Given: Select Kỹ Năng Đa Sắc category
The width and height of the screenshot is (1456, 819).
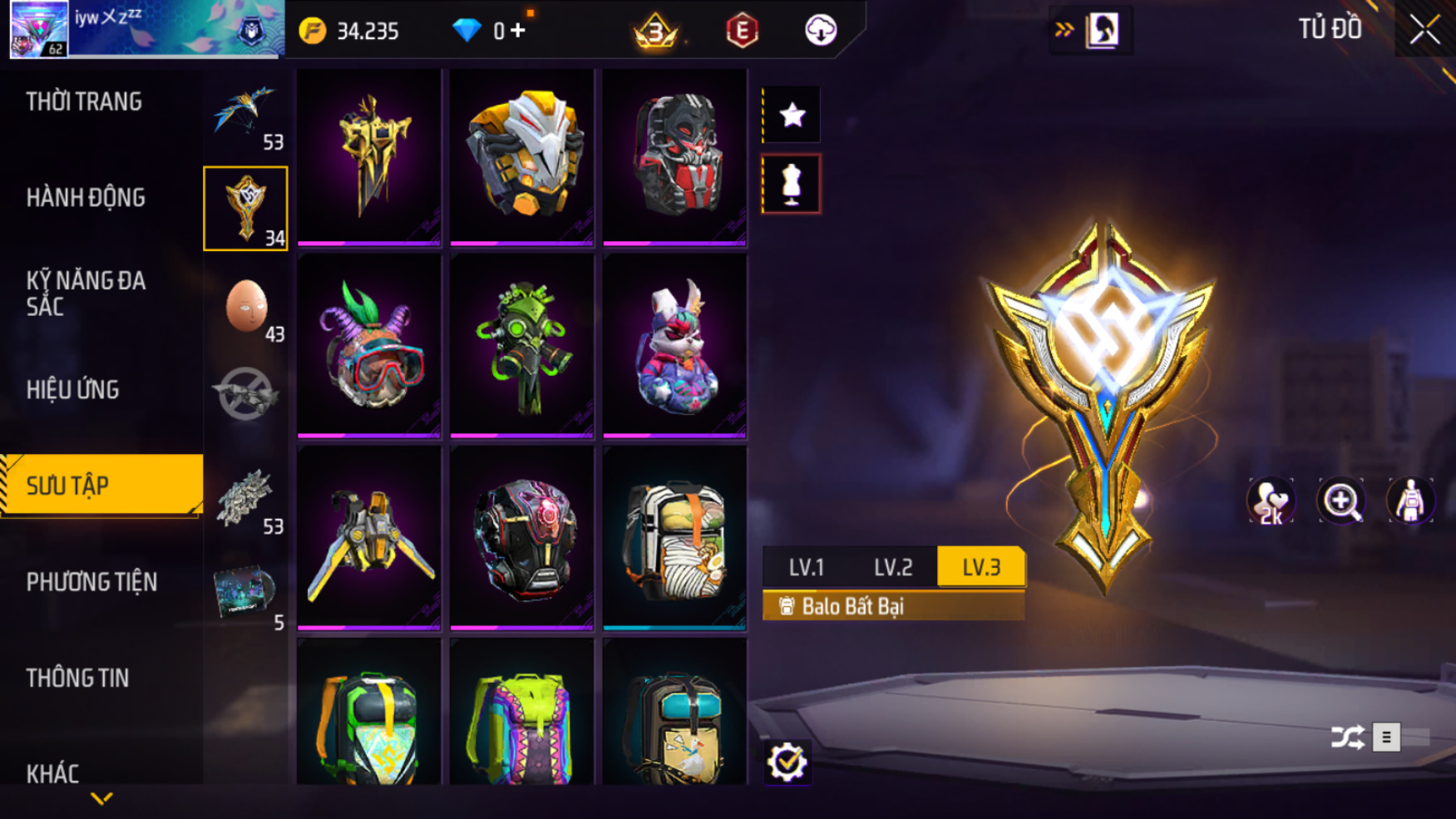Looking at the screenshot, I should (86, 294).
